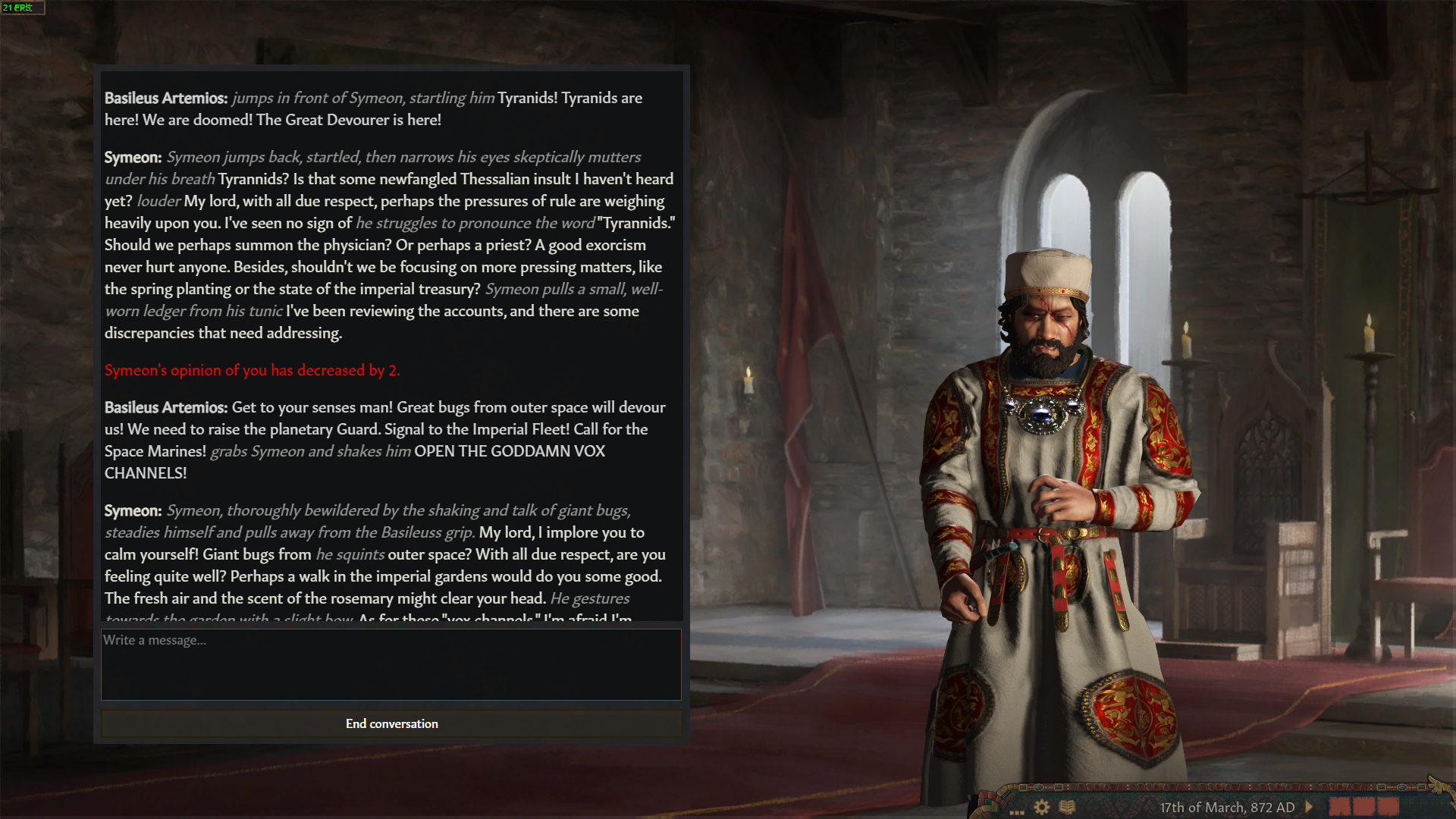The width and height of the screenshot is (1456, 819).
Task: Open game settings via the gear icon
Action: (1042, 807)
